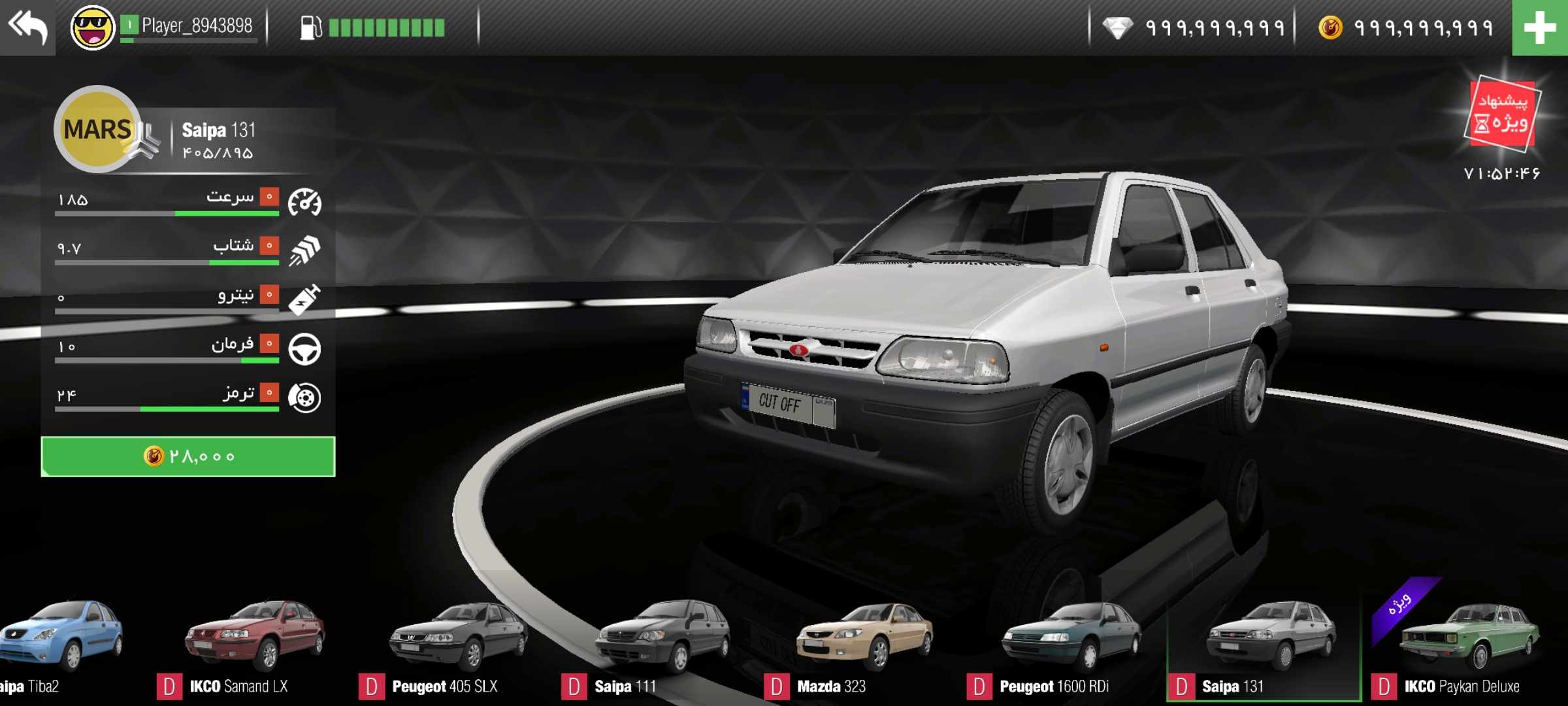Go back with the return arrow
This screenshot has width=1568, height=706.
coord(27,27)
